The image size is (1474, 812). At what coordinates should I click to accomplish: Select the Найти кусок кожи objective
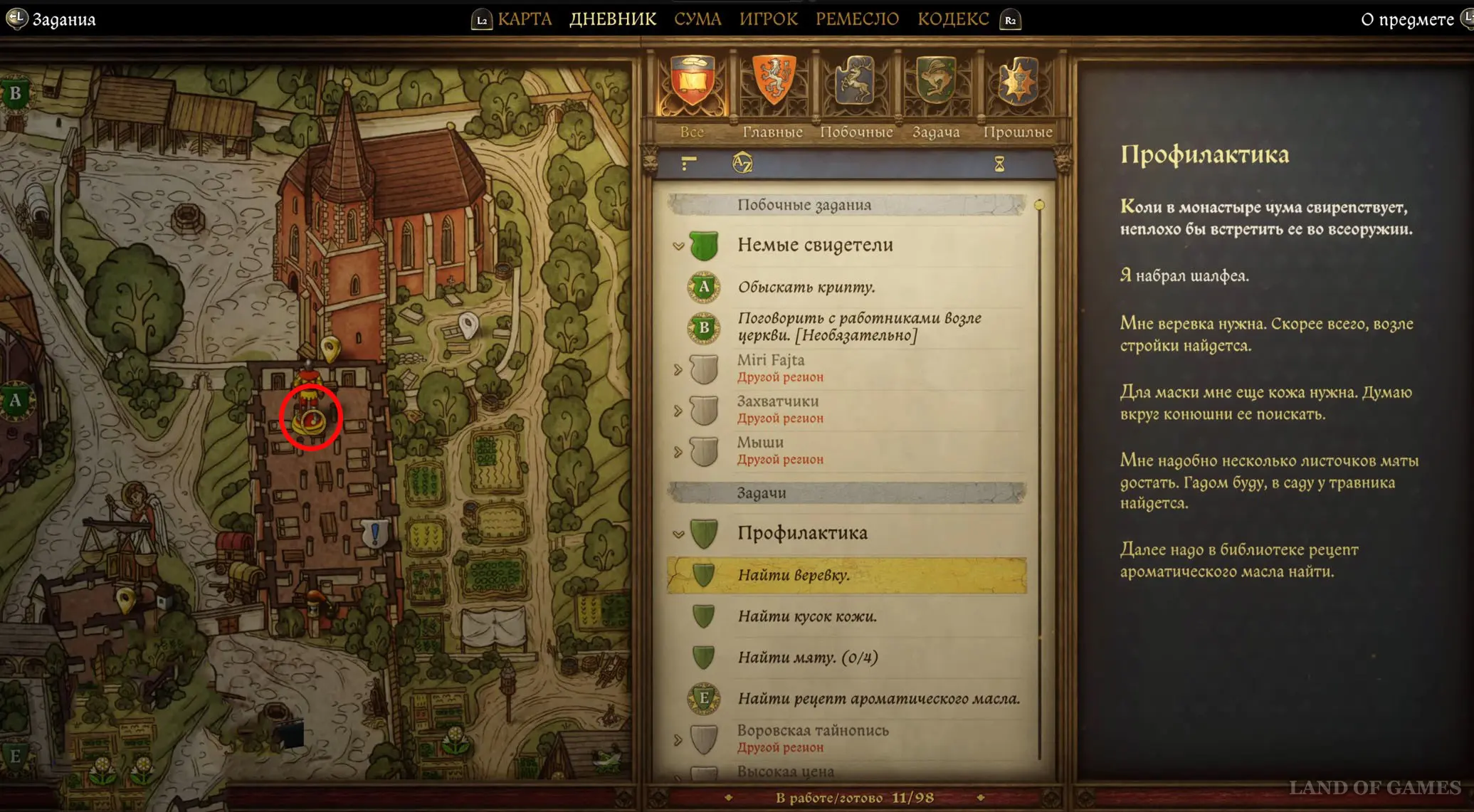tap(806, 616)
